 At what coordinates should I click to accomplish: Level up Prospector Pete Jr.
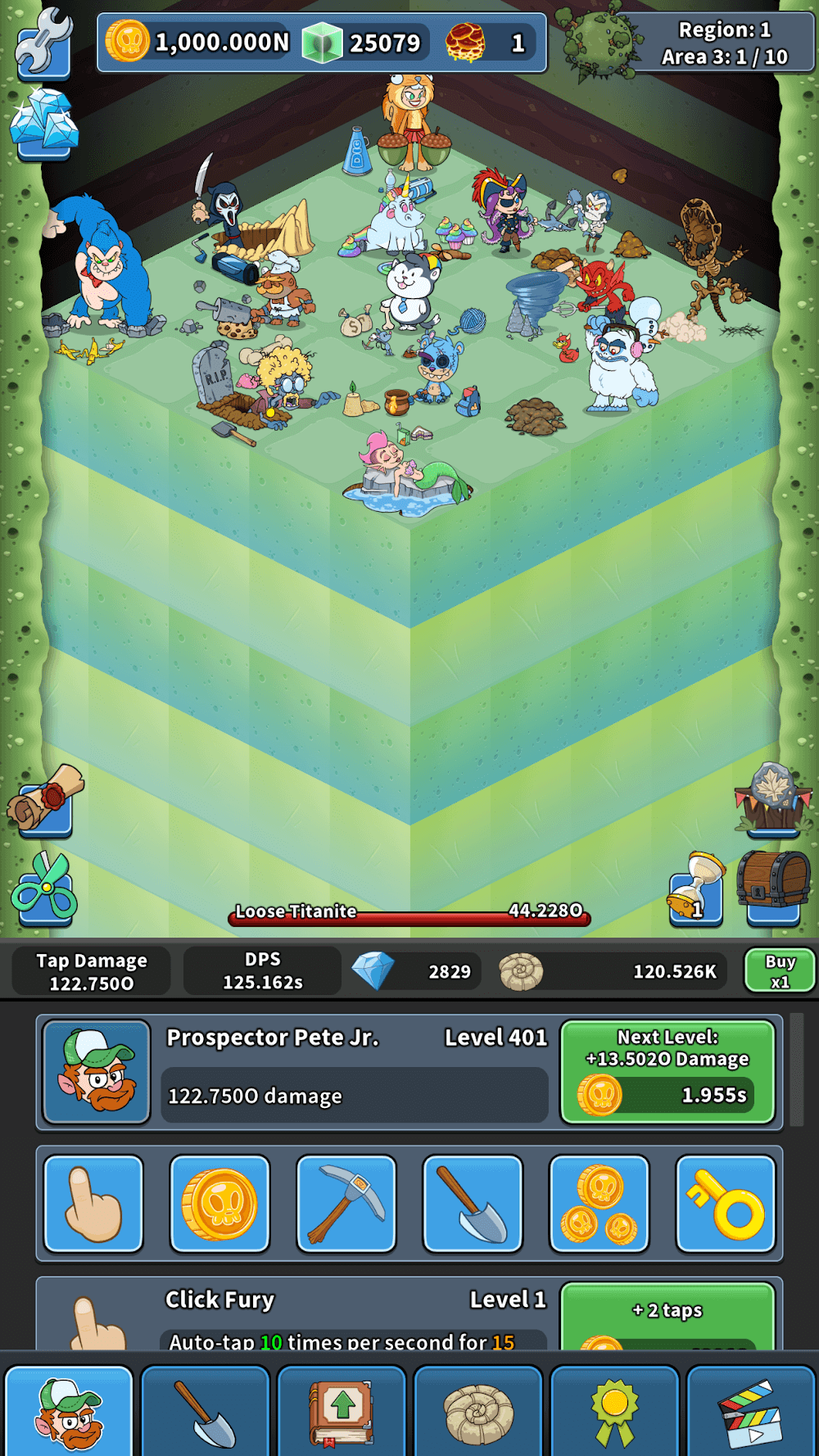(x=667, y=1072)
